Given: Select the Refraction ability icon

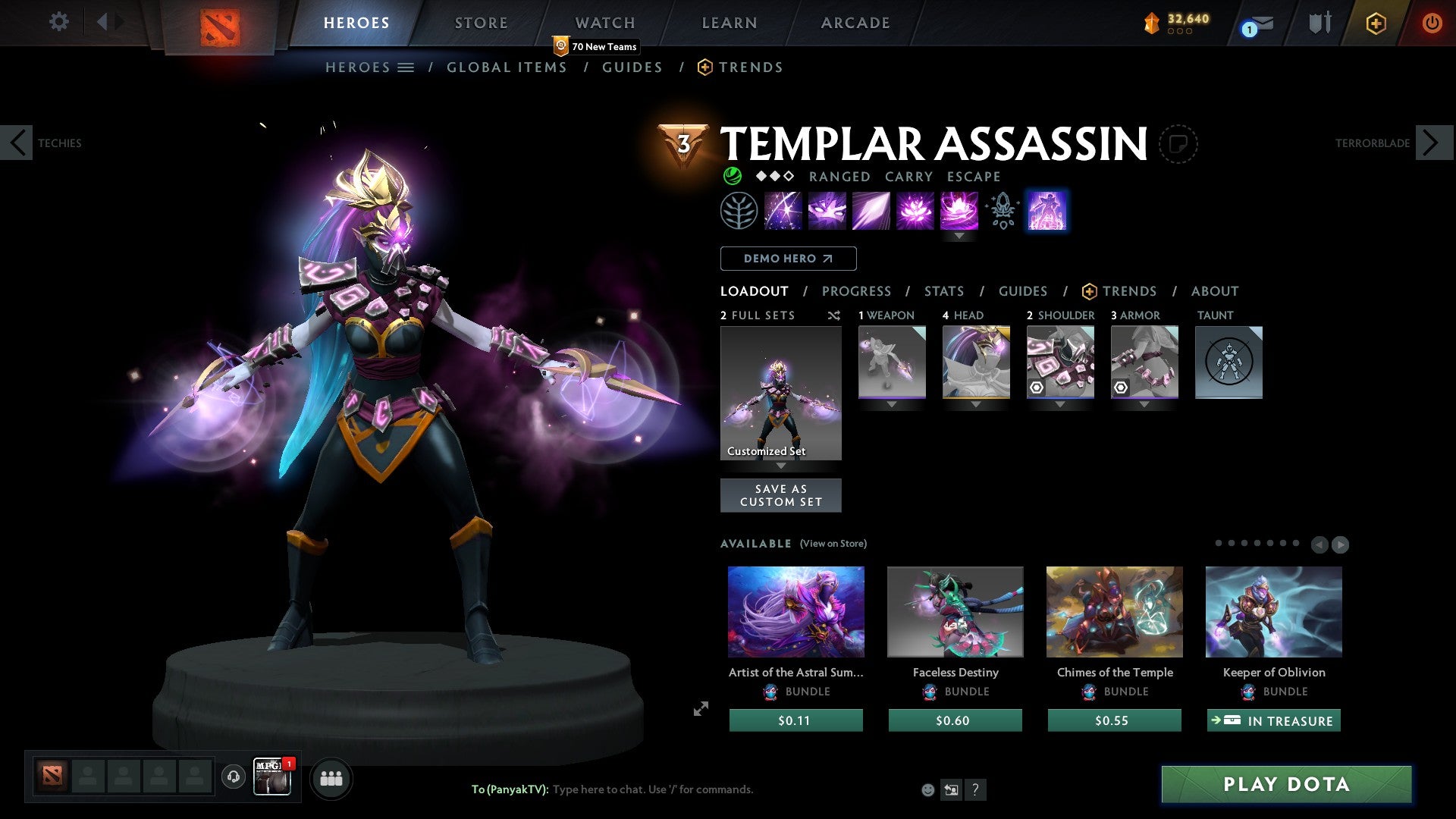Looking at the screenshot, I should pyautogui.click(x=783, y=211).
